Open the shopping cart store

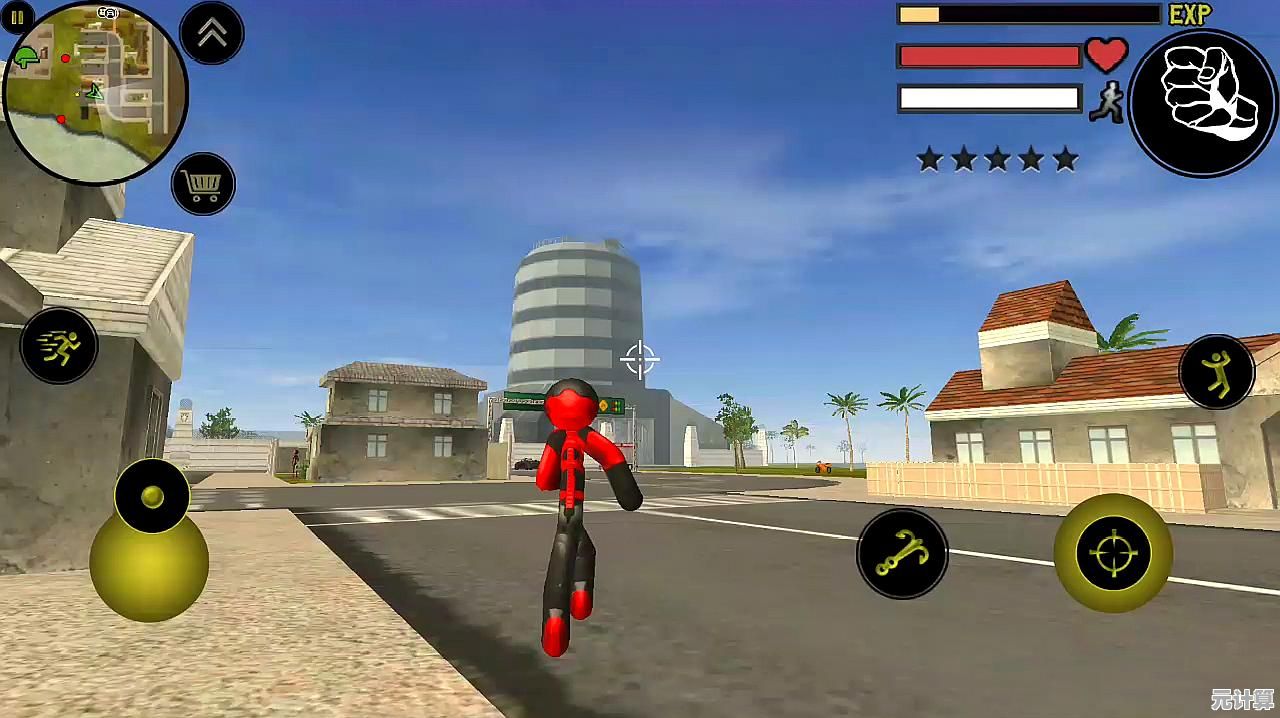pos(203,184)
